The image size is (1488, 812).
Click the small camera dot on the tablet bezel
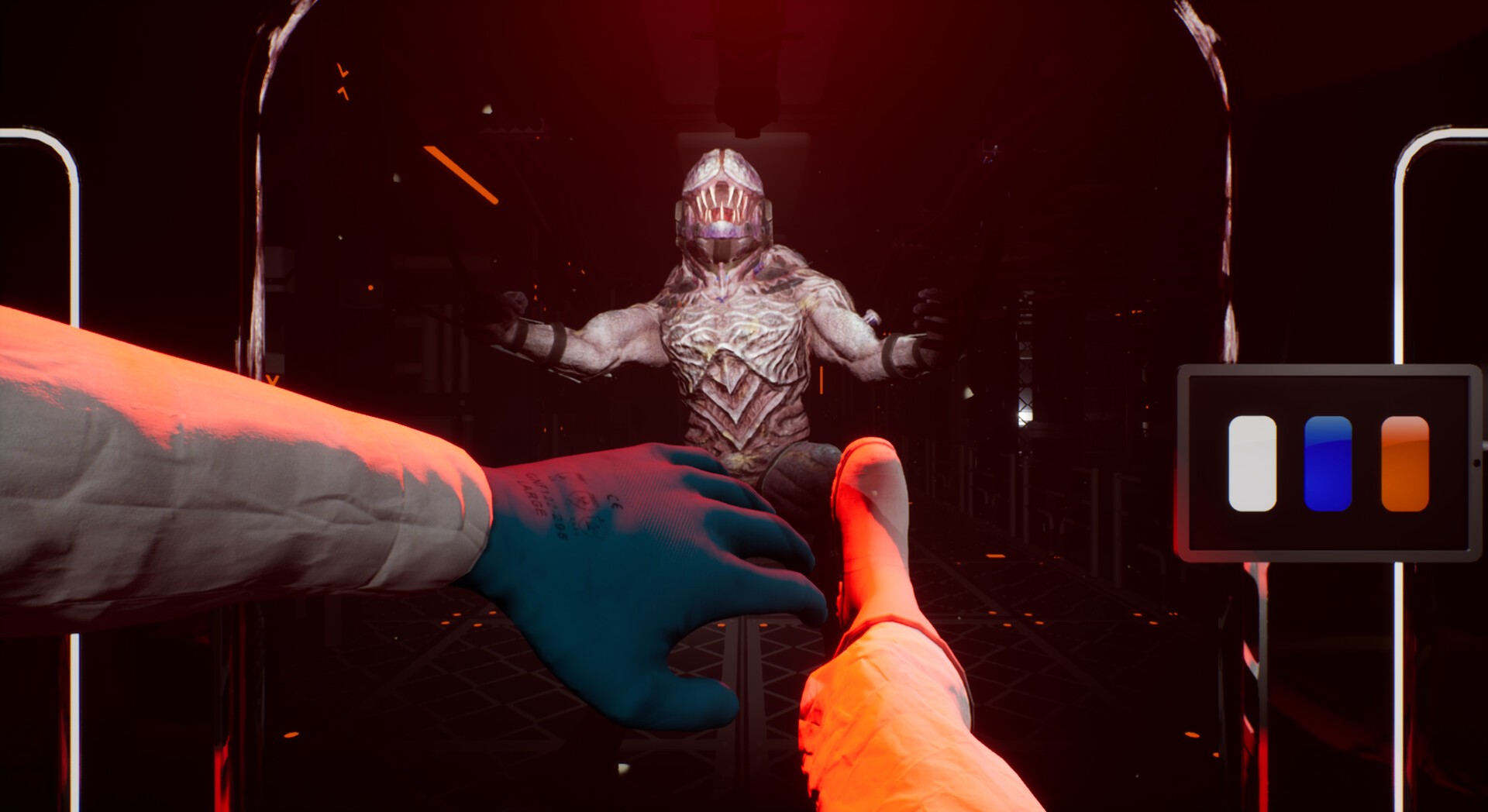tap(1476, 462)
